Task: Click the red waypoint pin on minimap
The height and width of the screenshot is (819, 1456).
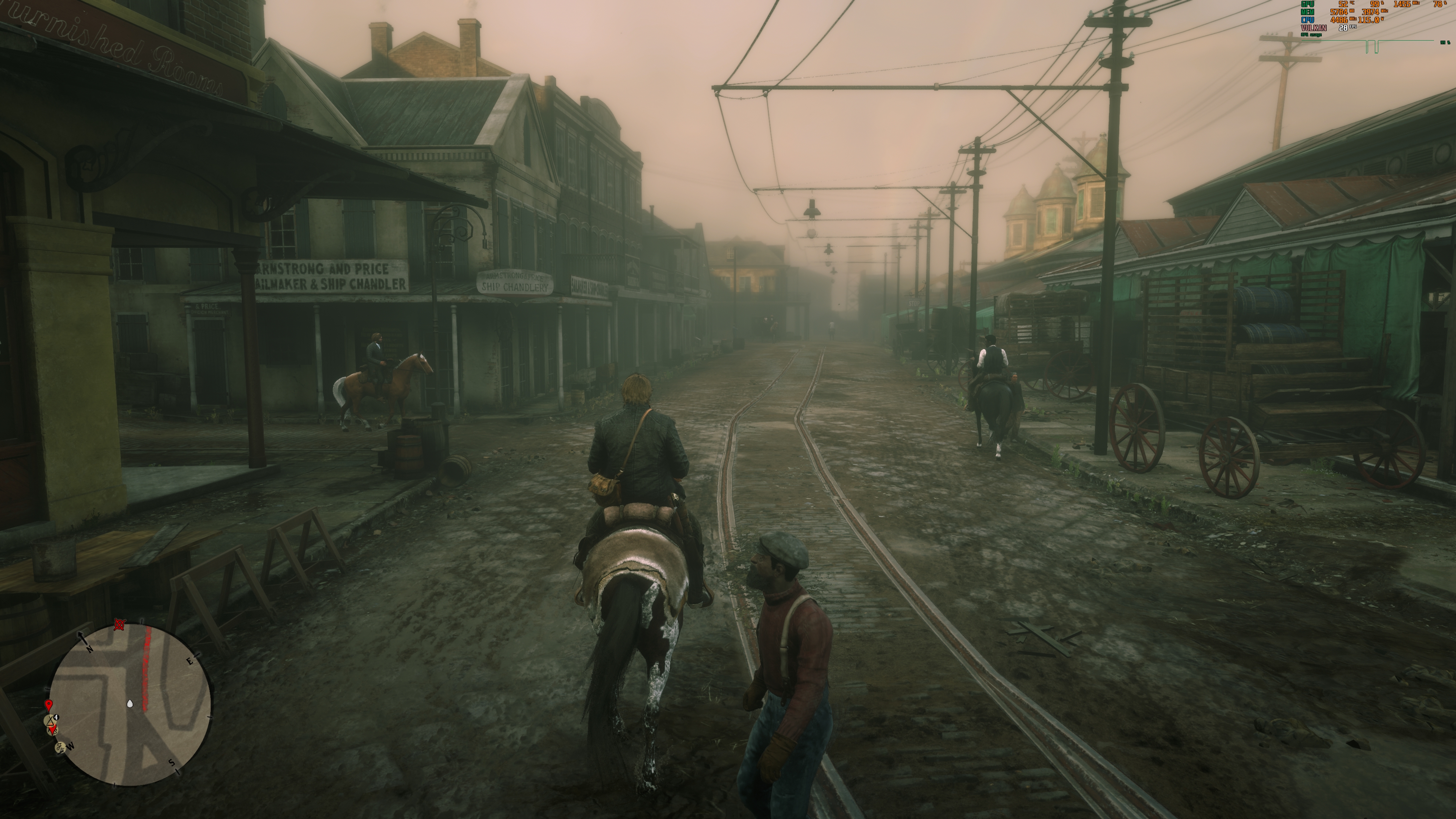Action: pos(49,705)
